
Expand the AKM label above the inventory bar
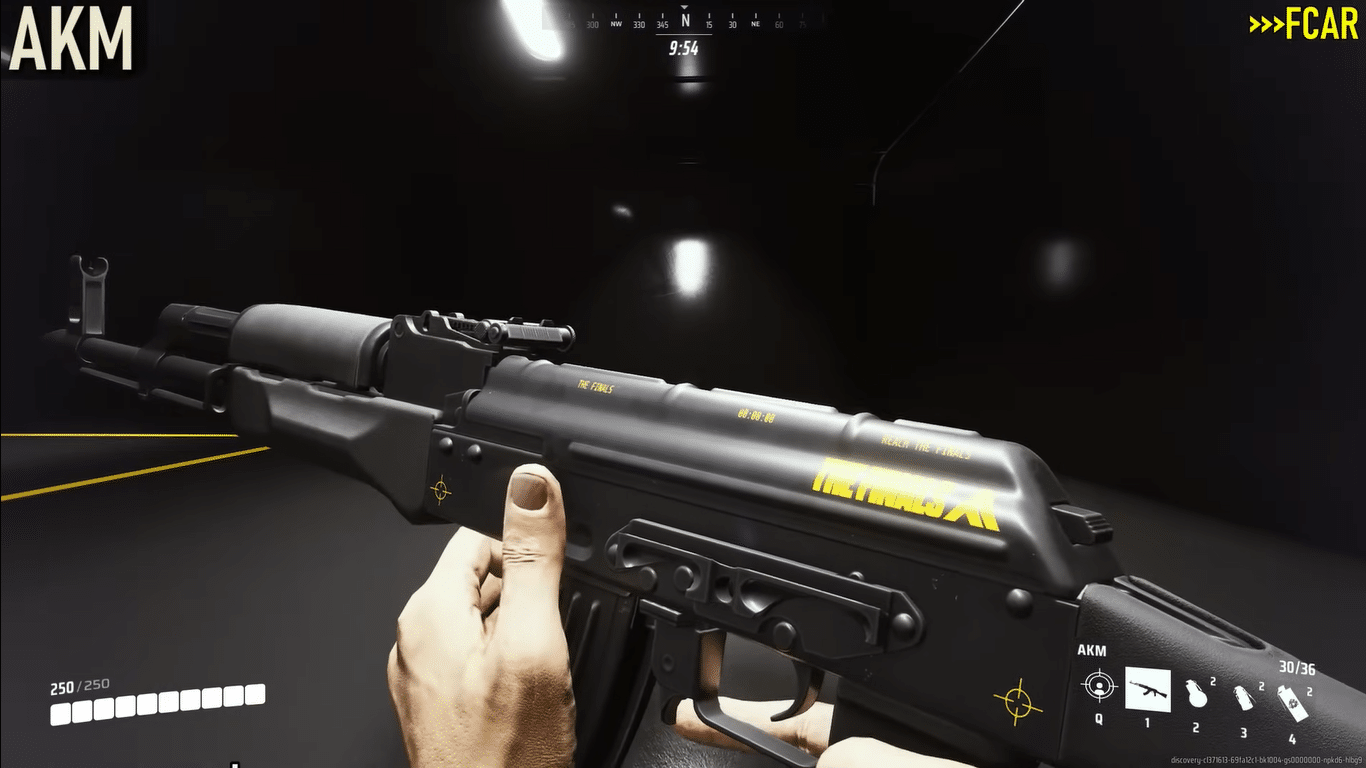pyautogui.click(x=1092, y=649)
